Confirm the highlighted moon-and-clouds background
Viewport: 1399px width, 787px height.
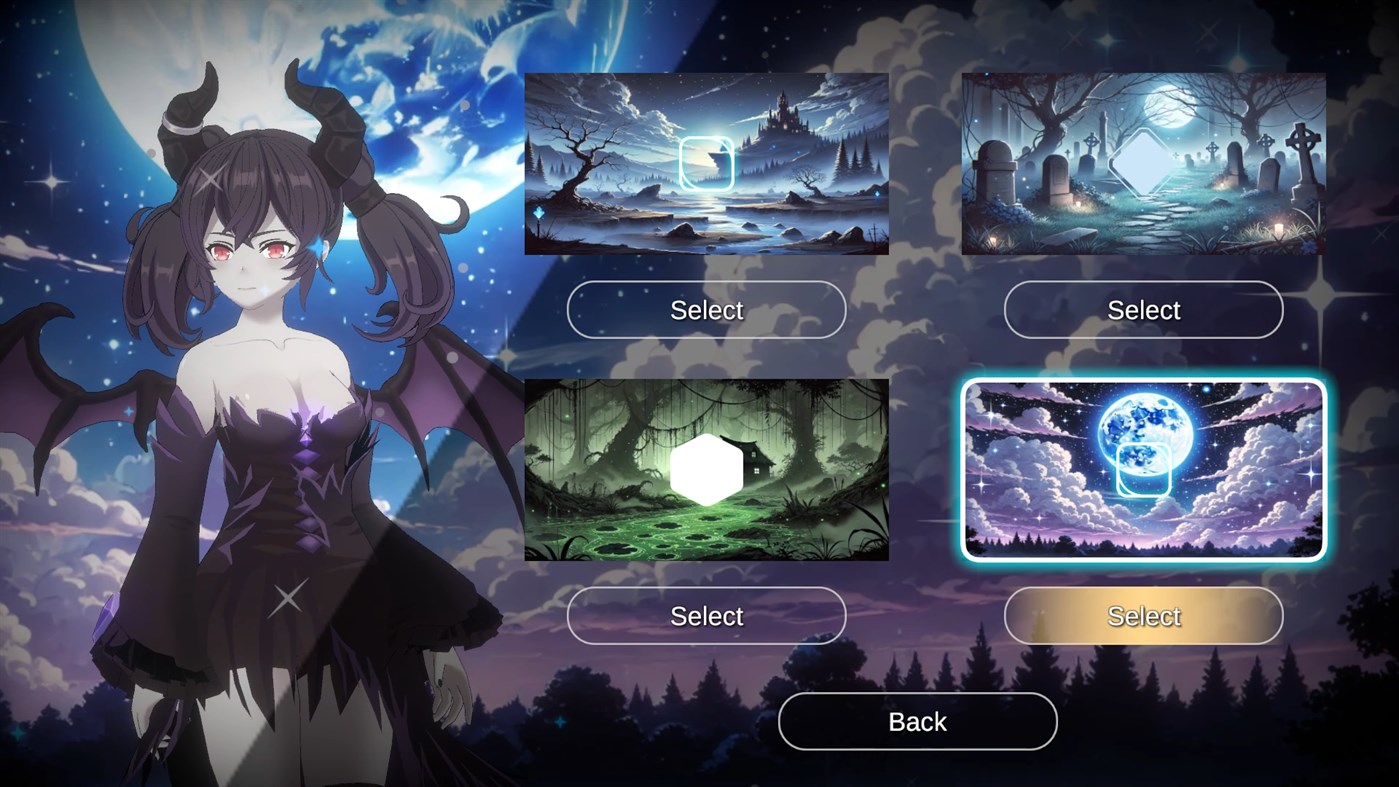(x=1143, y=616)
